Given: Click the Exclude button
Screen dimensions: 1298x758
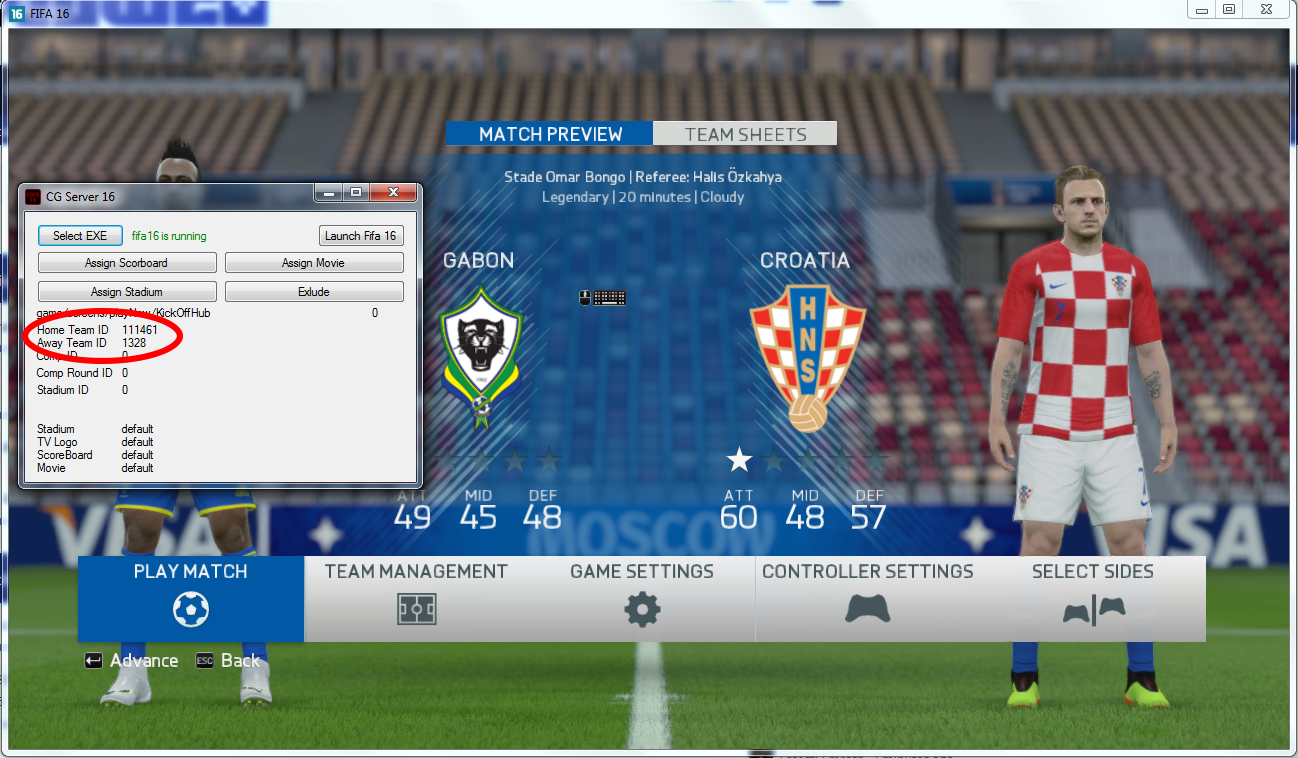Looking at the screenshot, I should pyautogui.click(x=314, y=292).
